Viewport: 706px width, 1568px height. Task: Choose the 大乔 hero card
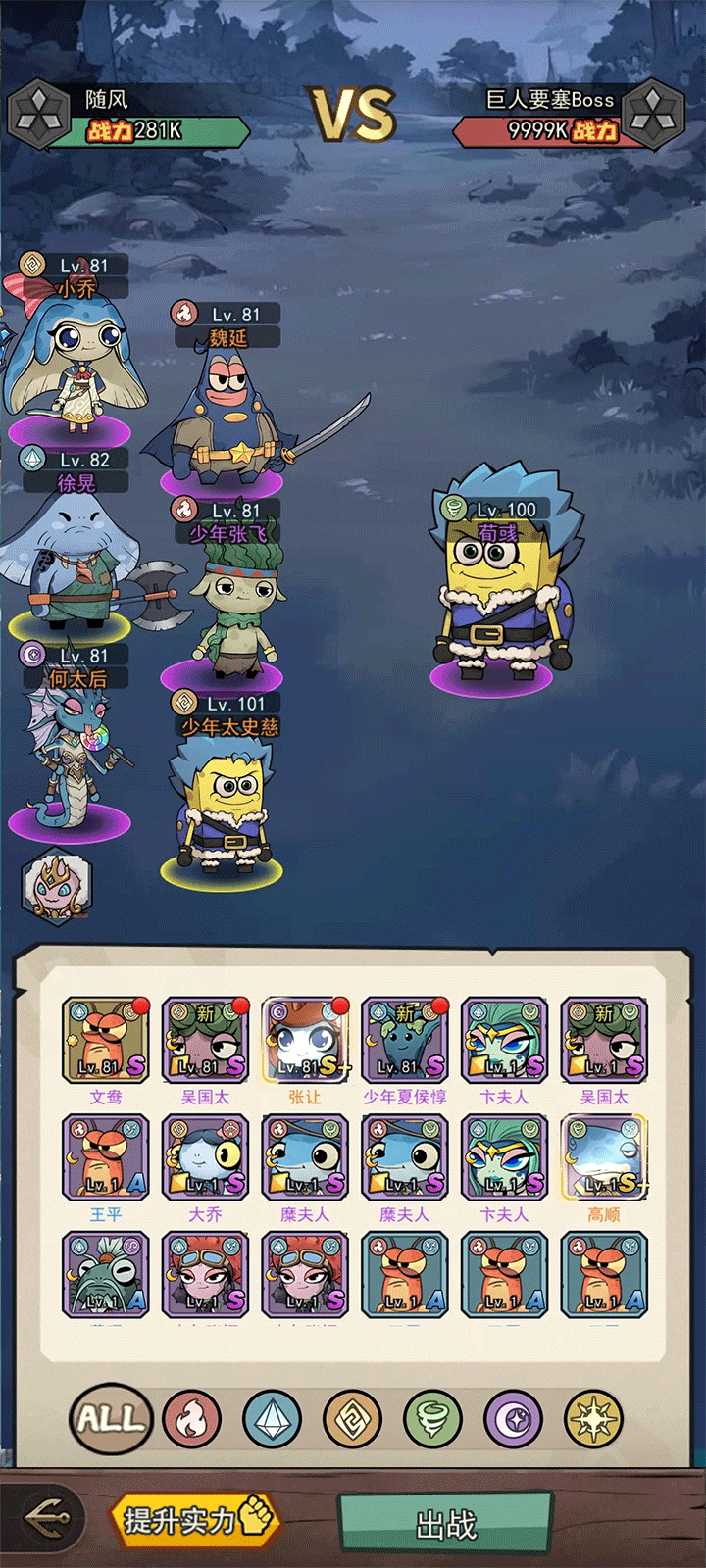point(204,1158)
